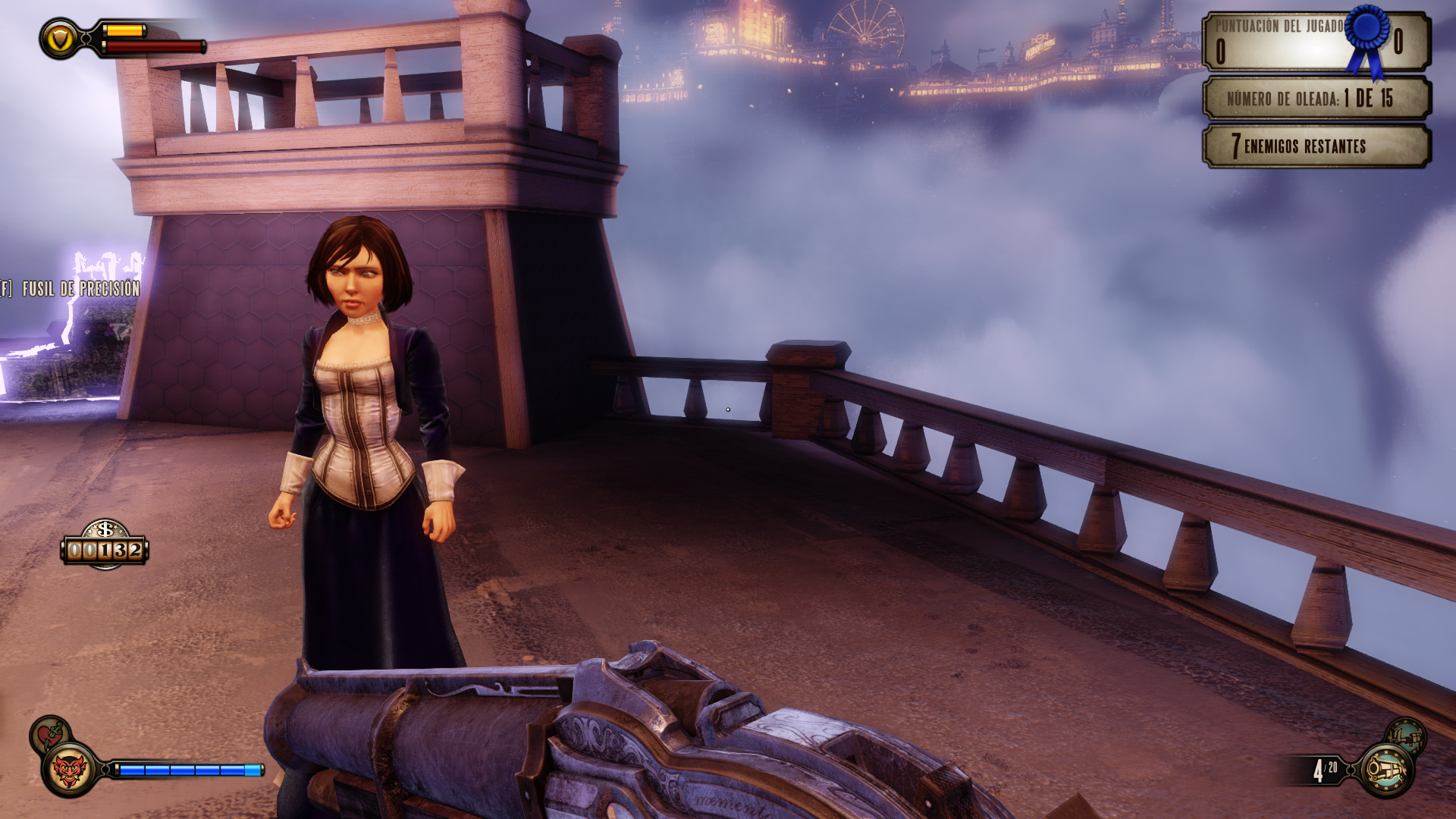Select the Devil's Kiss vigor icon

click(70, 769)
